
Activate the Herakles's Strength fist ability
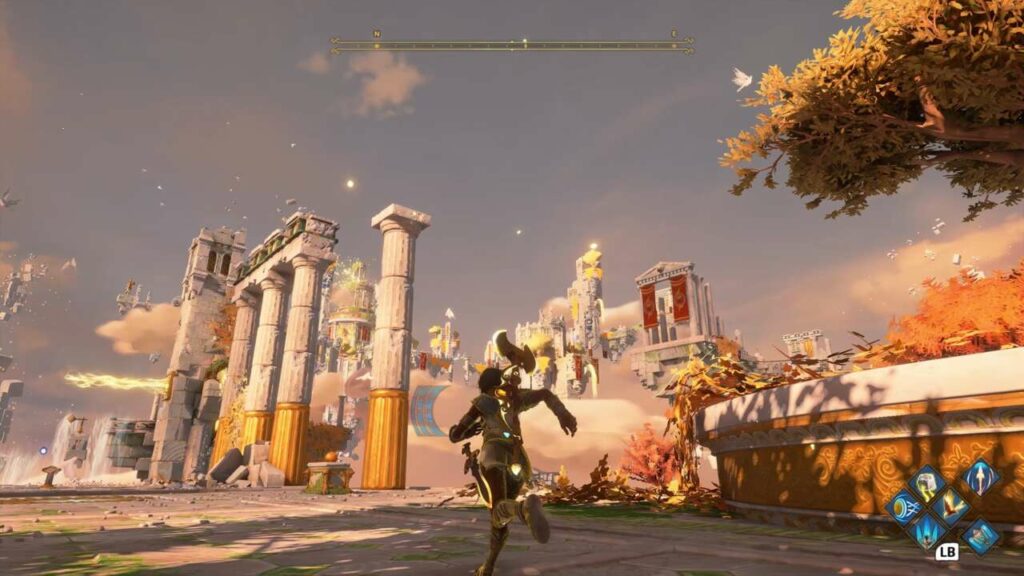[x=925, y=484]
